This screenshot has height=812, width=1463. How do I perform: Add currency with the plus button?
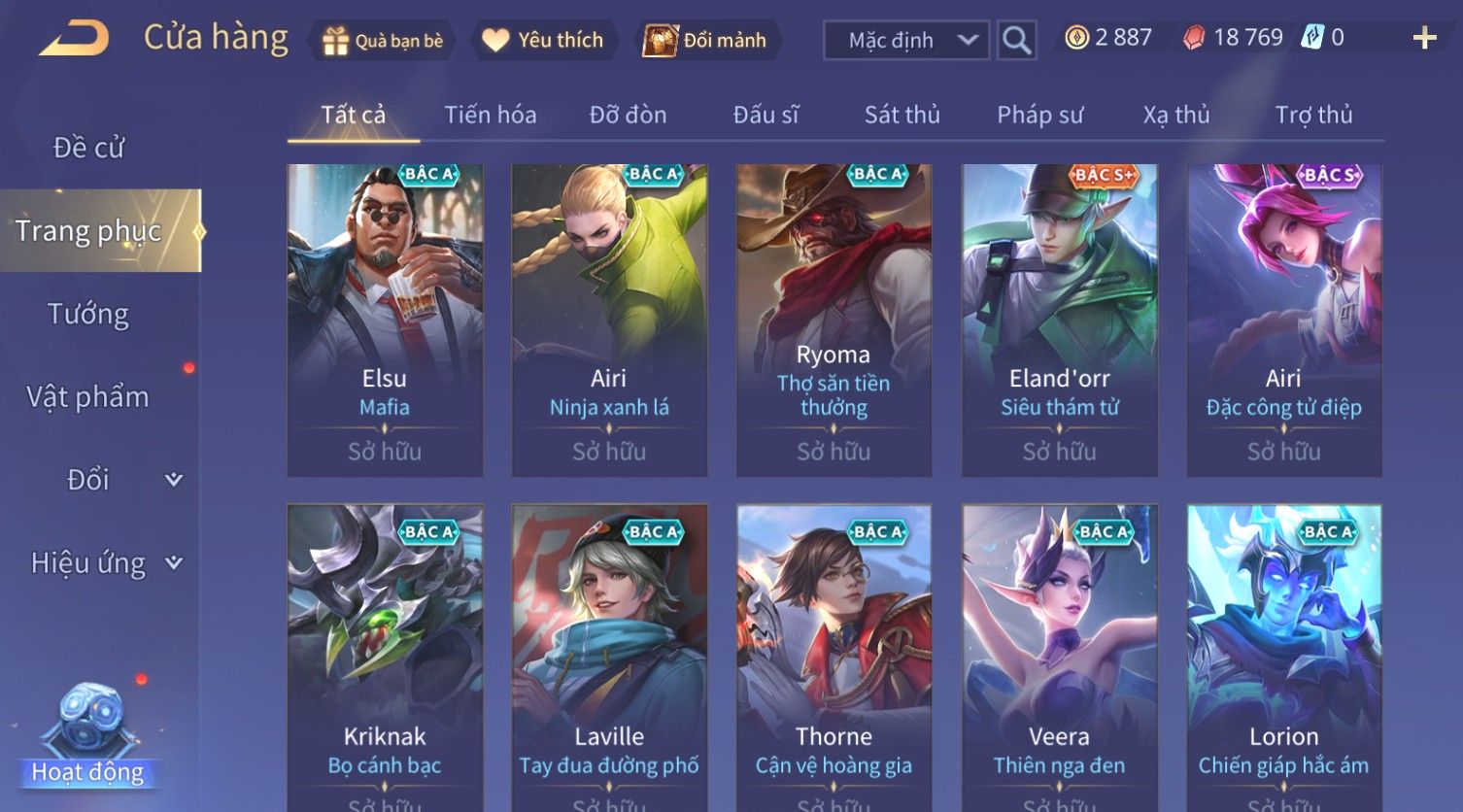click(x=1424, y=39)
